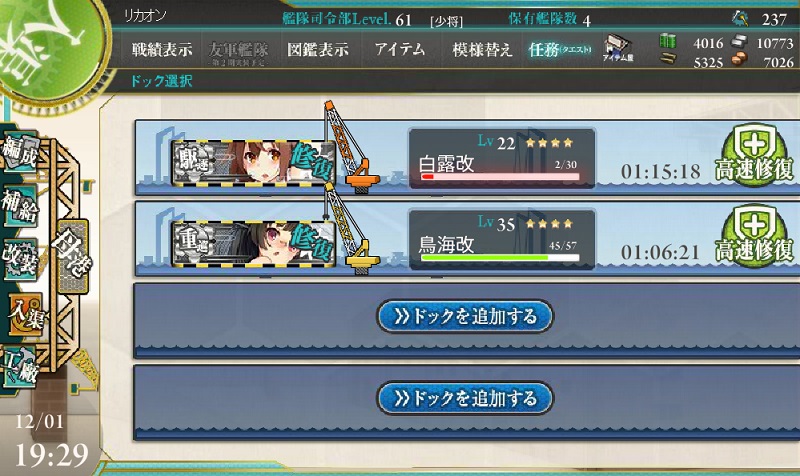Image resolution: width=800 pixels, height=476 pixels.
Task: Open the アイテム屋 item shop icon
Action: point(618,50)
